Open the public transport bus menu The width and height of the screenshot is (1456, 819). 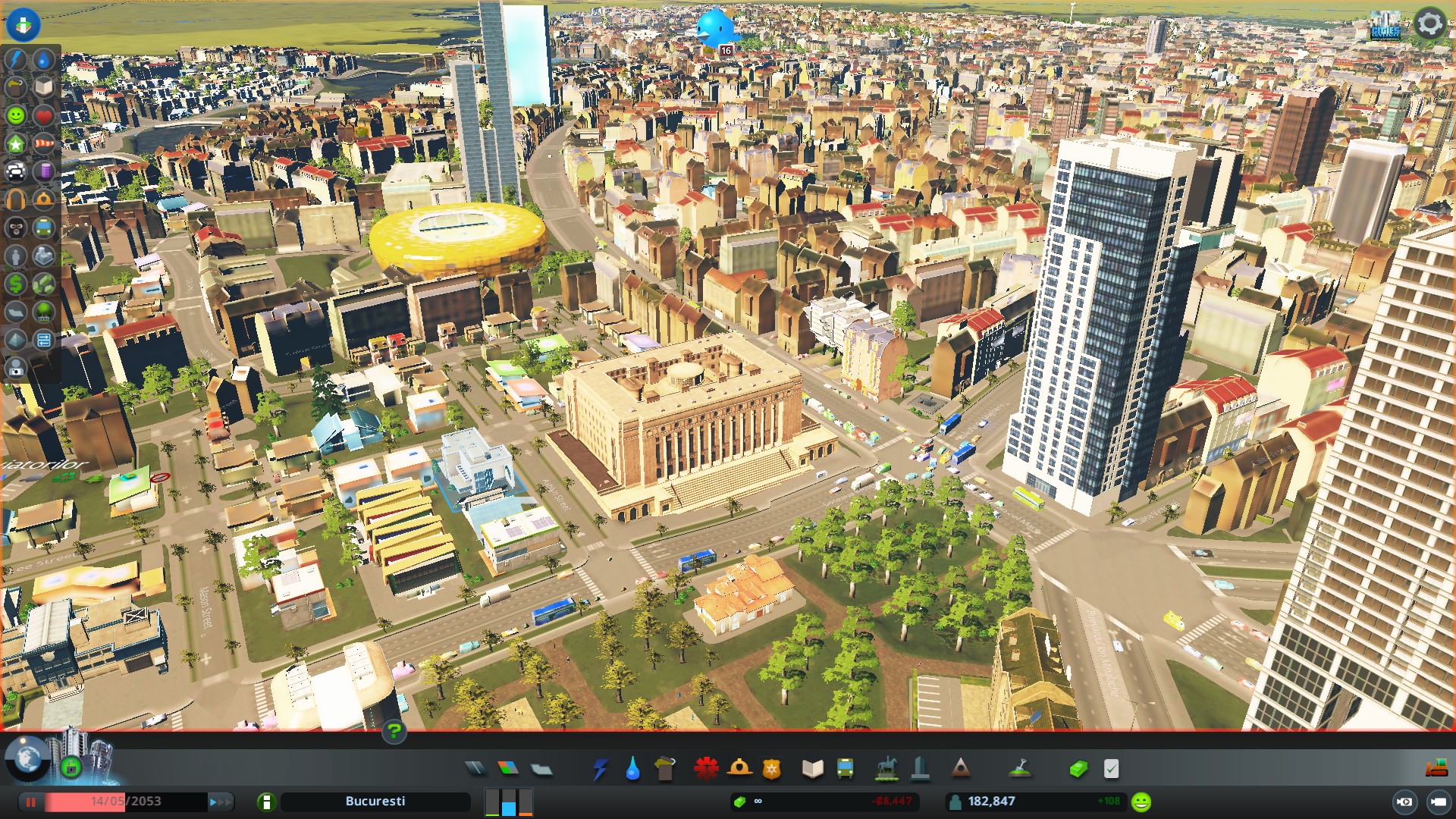(846, 769)
